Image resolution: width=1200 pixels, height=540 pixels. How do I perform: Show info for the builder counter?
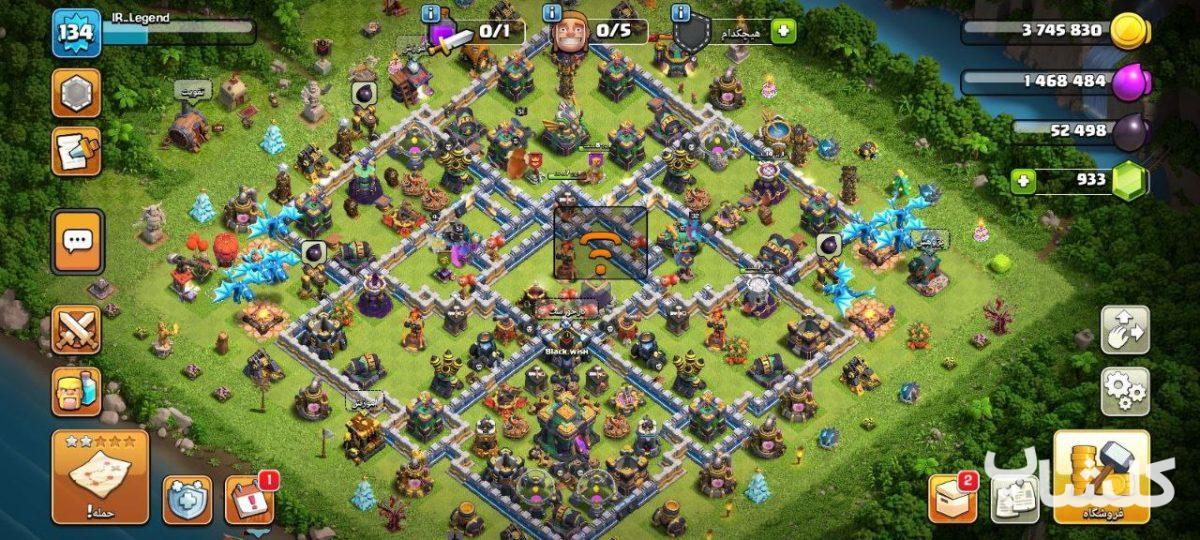click(x=552, y=13)
